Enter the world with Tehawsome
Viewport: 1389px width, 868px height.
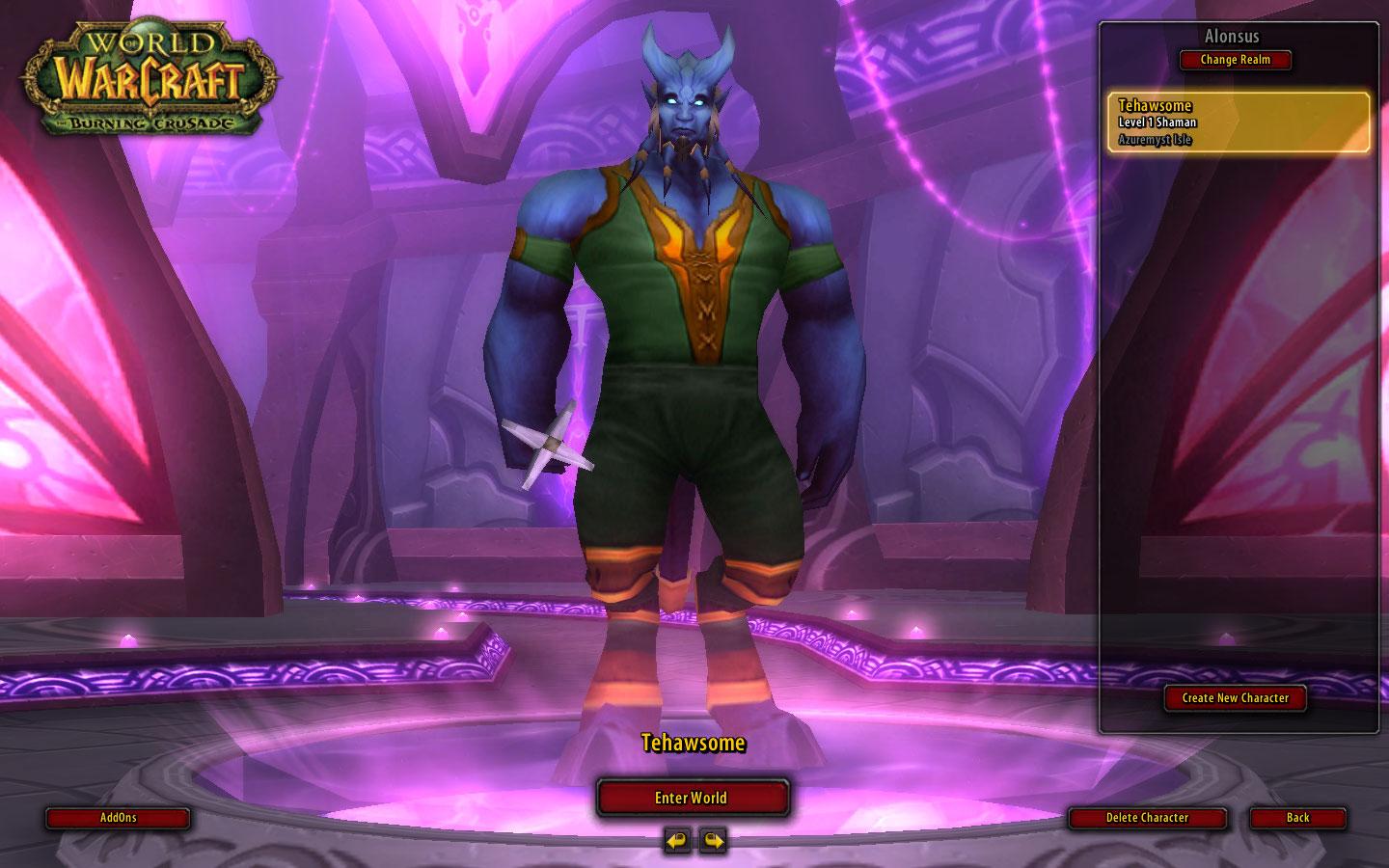[x=692, y=798]
